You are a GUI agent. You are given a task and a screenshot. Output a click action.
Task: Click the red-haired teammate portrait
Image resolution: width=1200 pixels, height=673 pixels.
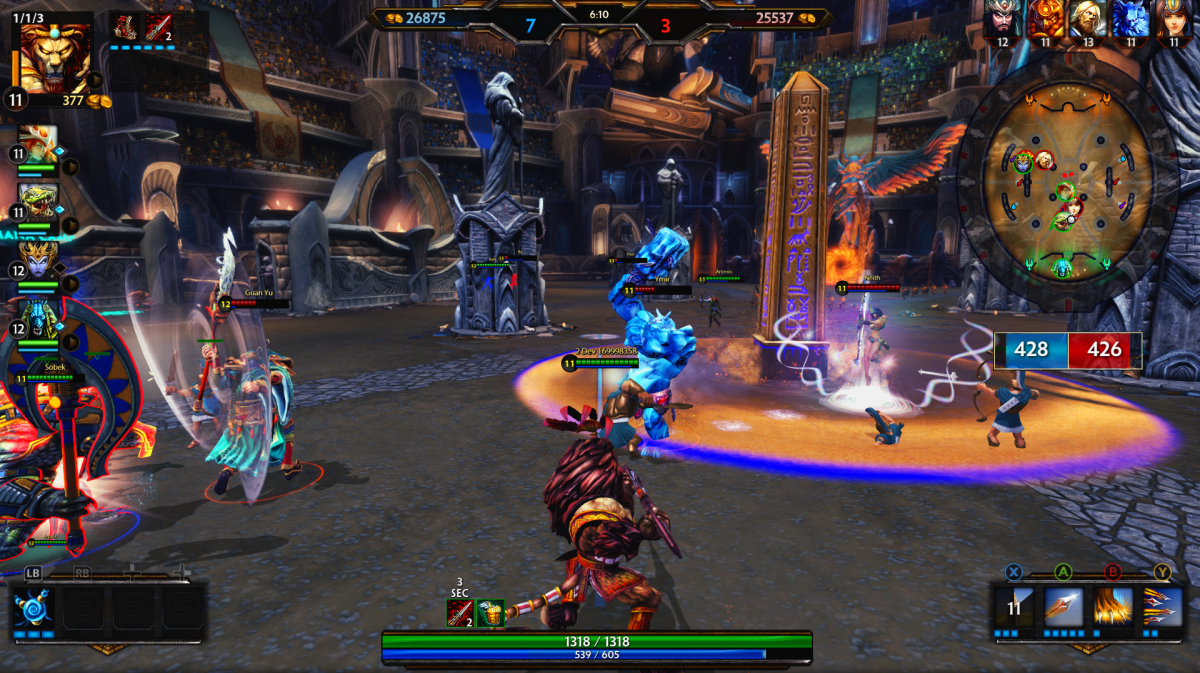click(39, 145)
